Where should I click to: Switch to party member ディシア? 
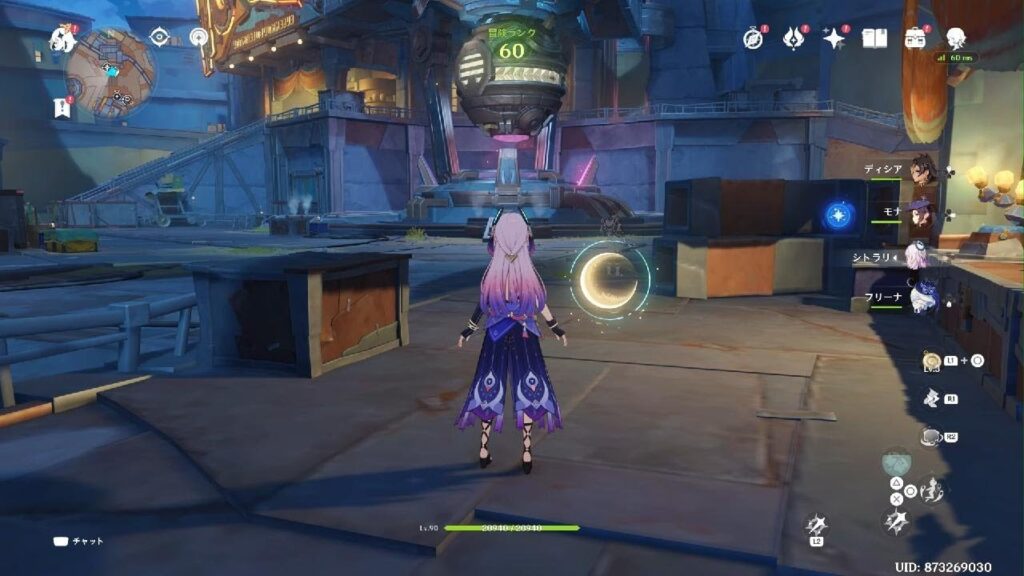[922, 169]
